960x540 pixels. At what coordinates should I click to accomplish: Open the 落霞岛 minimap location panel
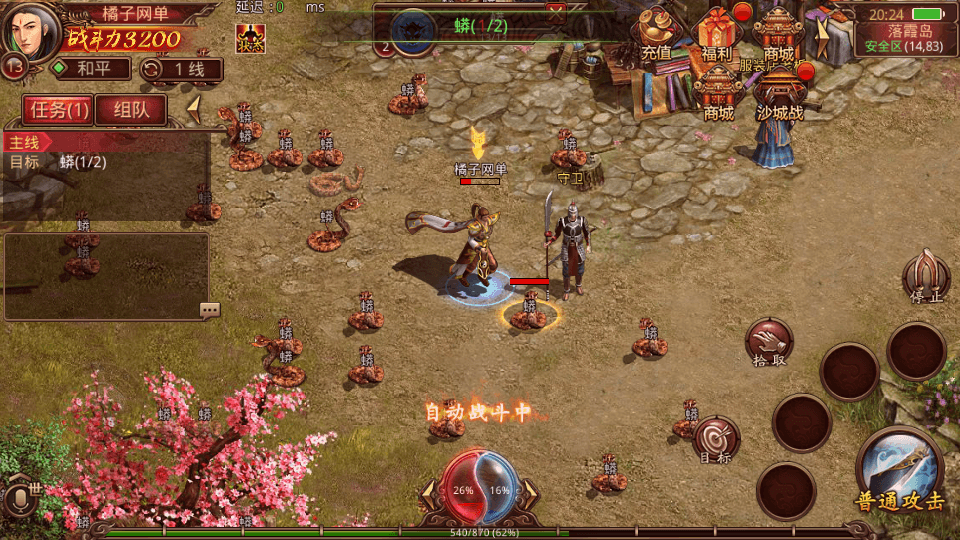[907, 38]
